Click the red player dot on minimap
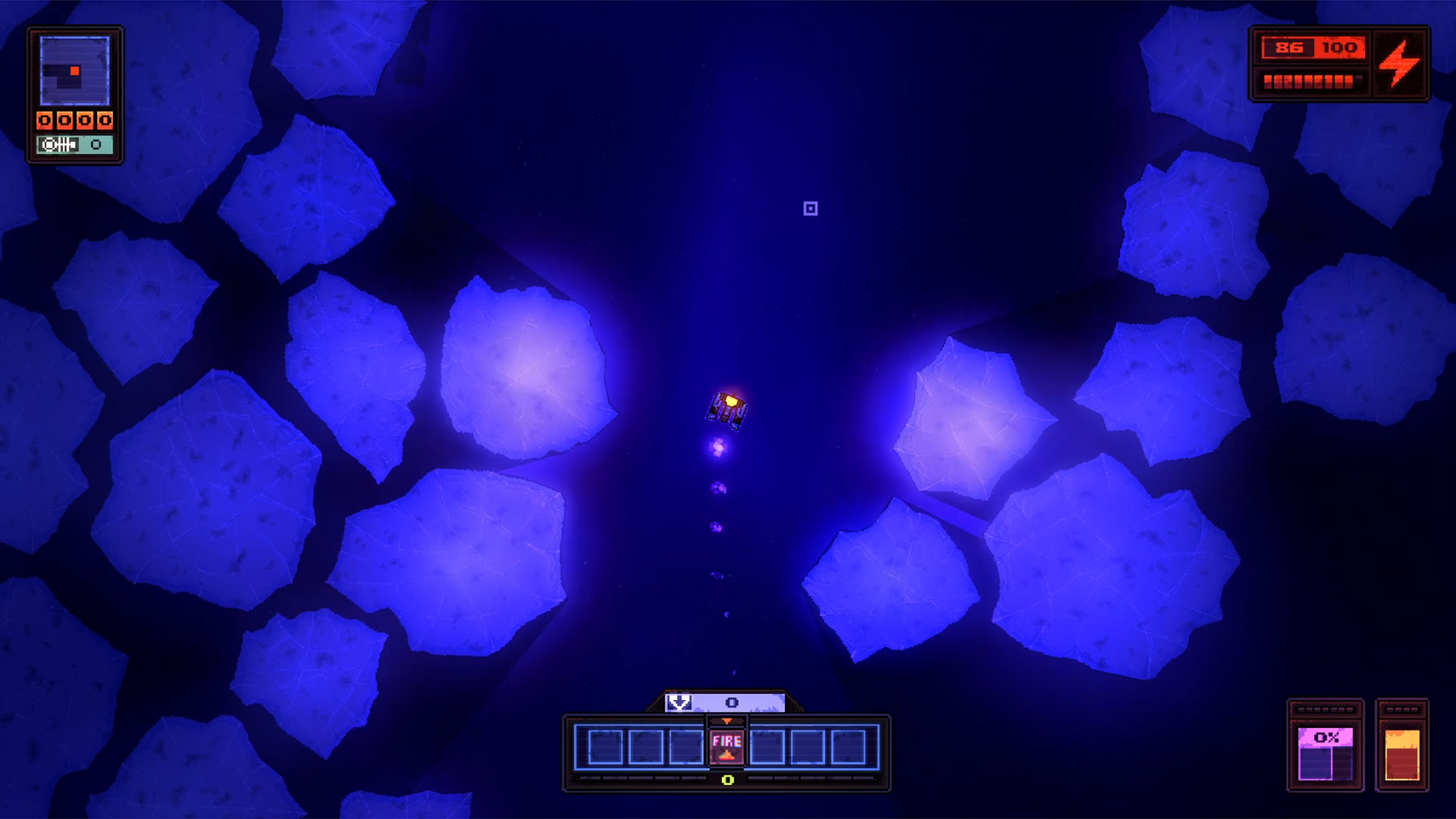 [x=74, y=71]
